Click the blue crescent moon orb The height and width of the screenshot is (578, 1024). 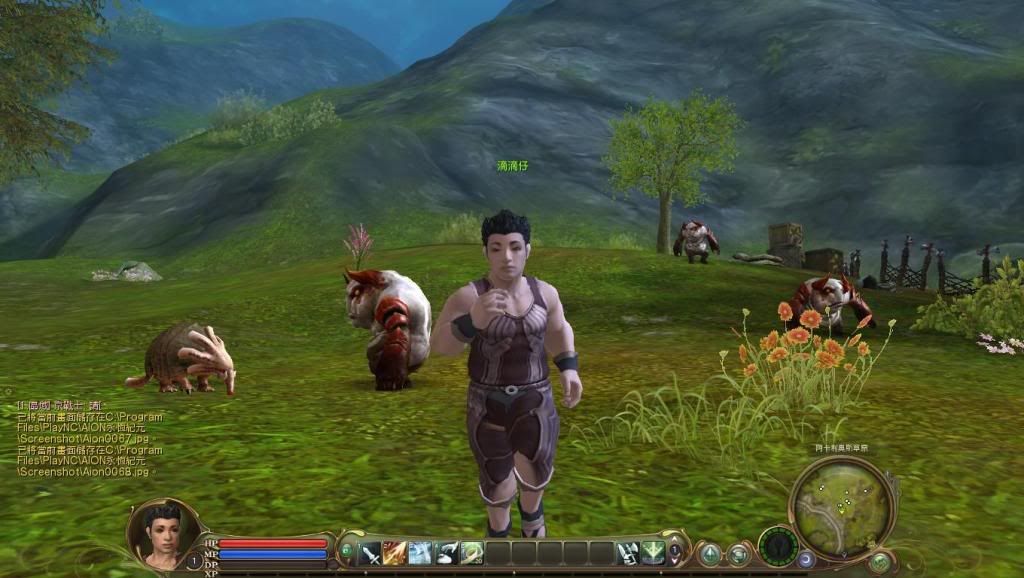pos(807,560)
